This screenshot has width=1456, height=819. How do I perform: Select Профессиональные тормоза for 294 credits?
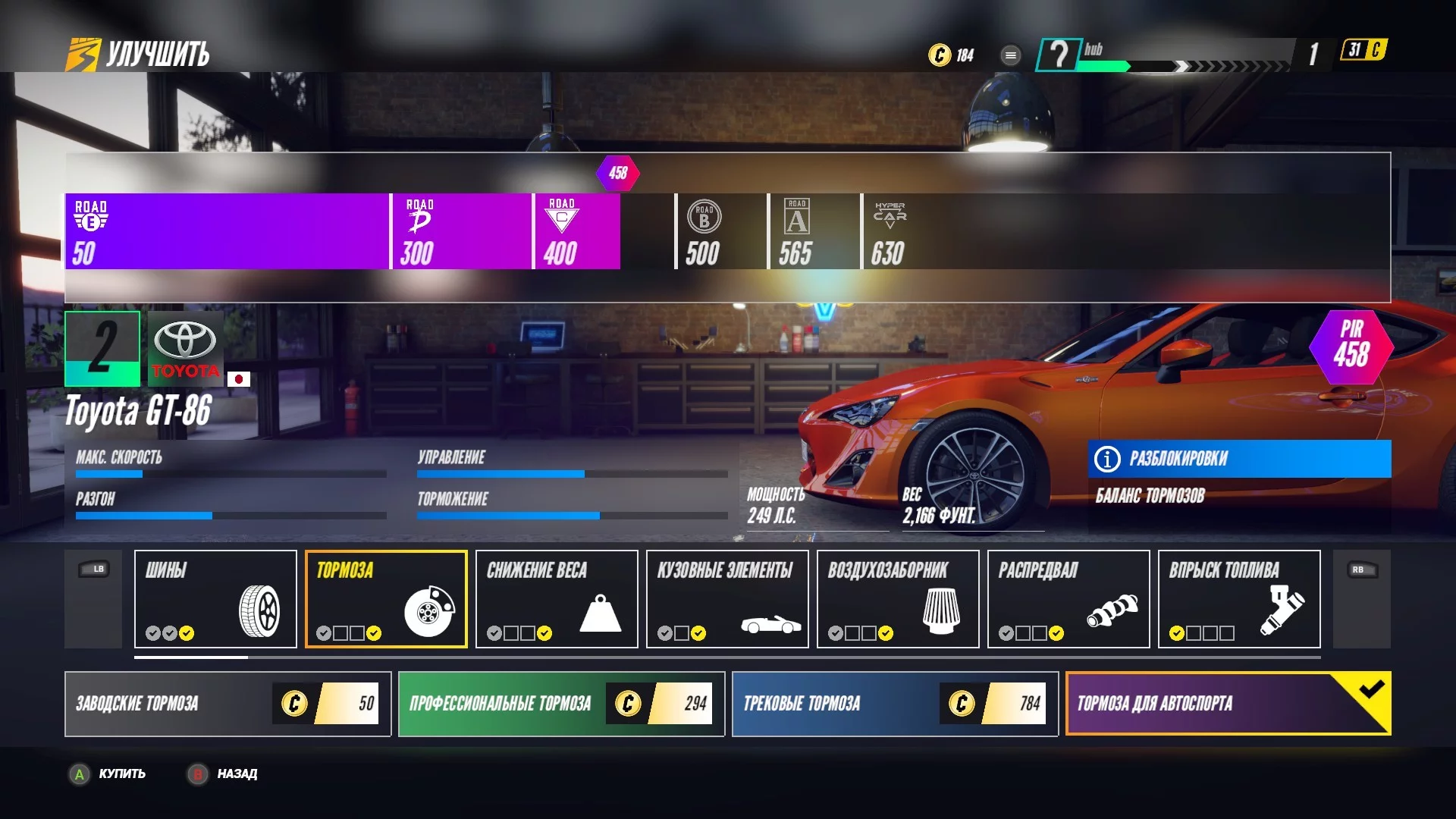point(561,704)
